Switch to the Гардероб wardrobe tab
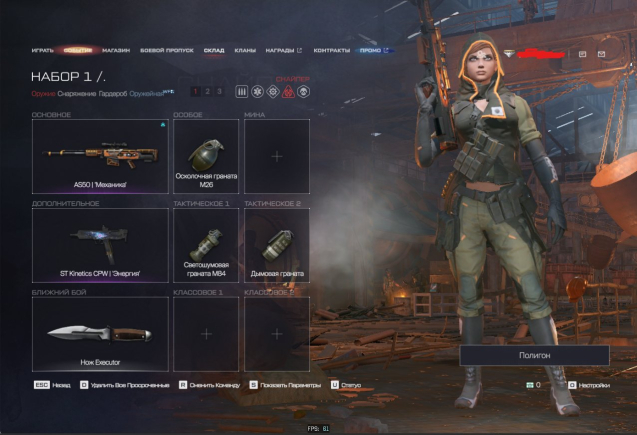 [x=113, y=92]
